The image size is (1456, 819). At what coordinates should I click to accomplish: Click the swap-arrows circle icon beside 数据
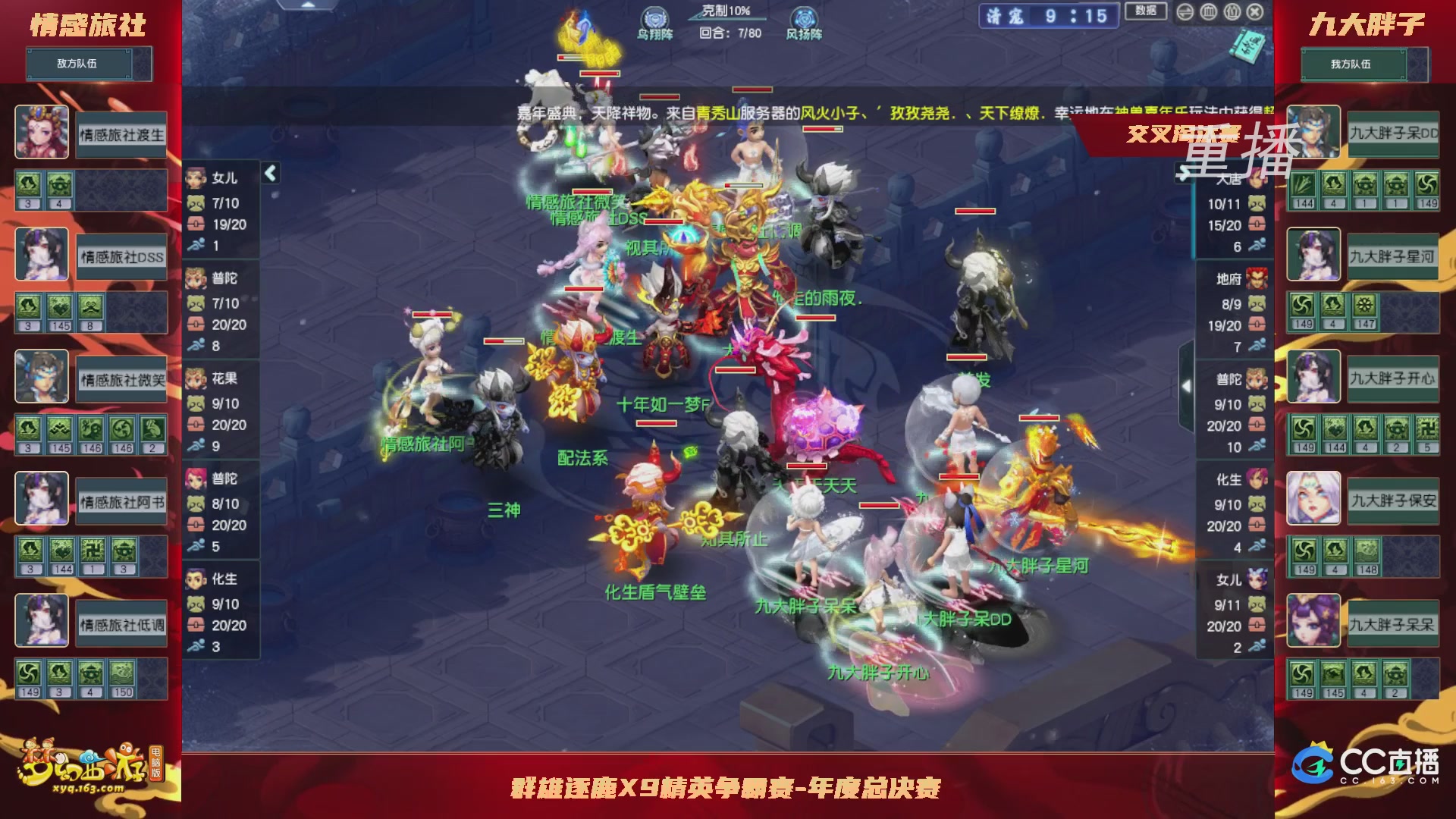click(1185, 11)
